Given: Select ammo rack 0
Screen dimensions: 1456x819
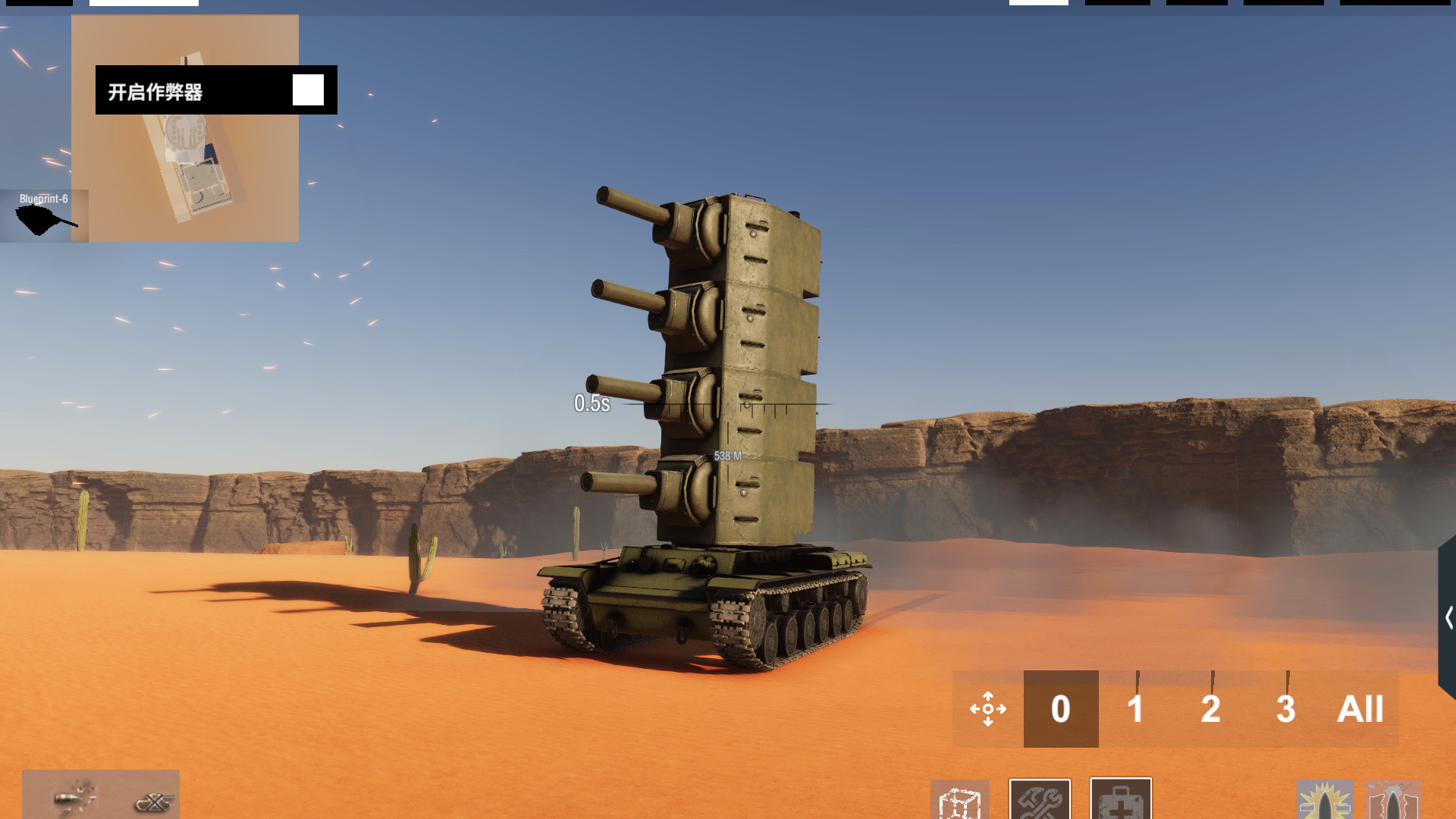Looking at the screenshot, I should click(1060, 711).
